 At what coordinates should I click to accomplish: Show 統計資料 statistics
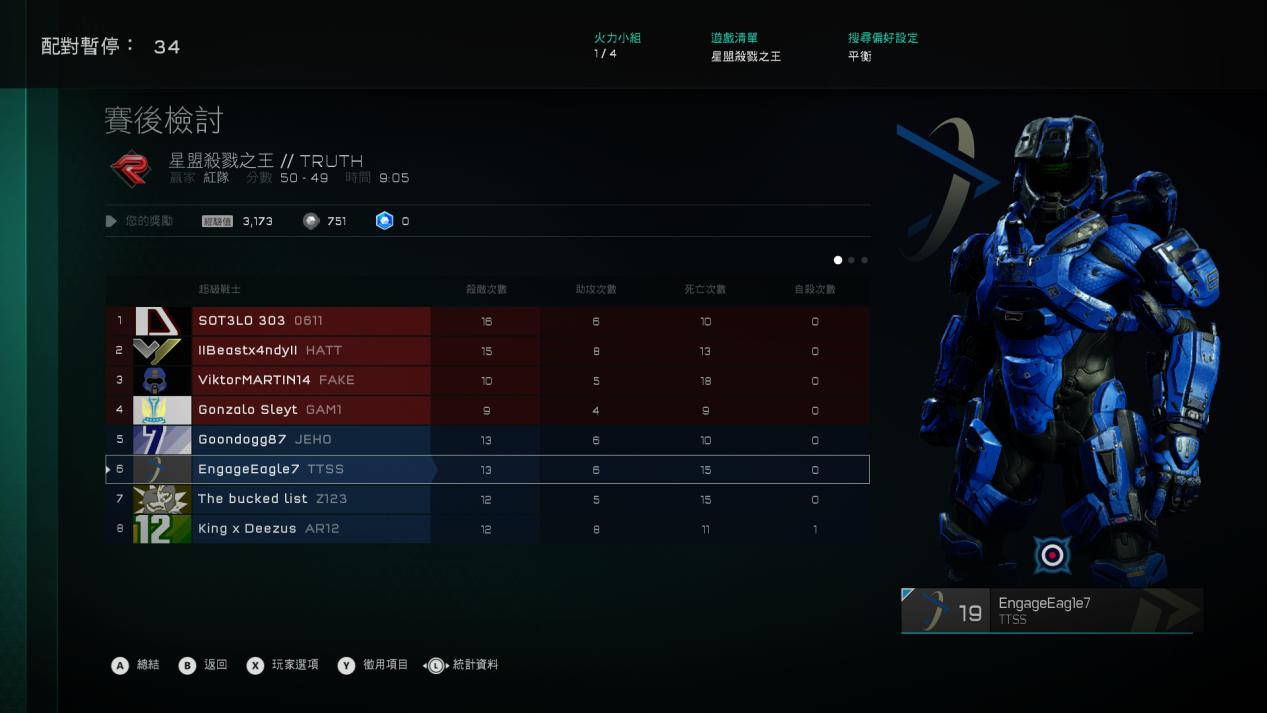462,665
